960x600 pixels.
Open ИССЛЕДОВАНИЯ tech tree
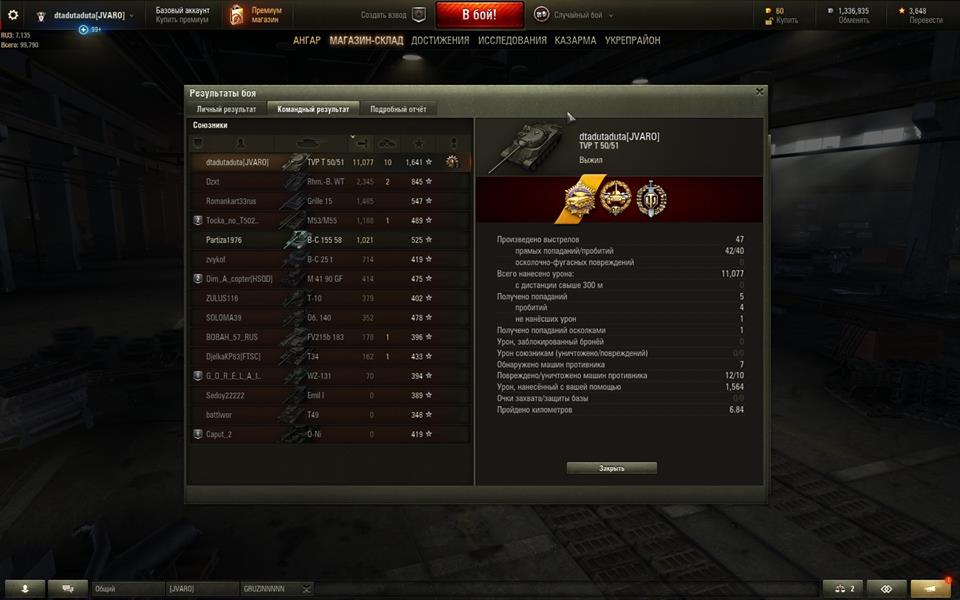512,41
